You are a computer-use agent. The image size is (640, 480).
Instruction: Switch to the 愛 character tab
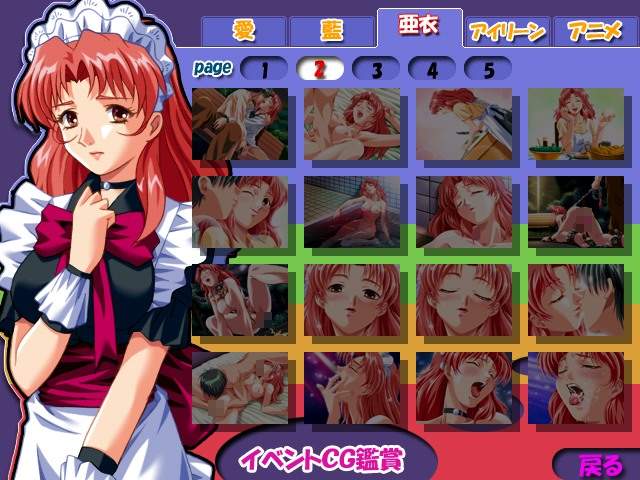pos(243,31)
